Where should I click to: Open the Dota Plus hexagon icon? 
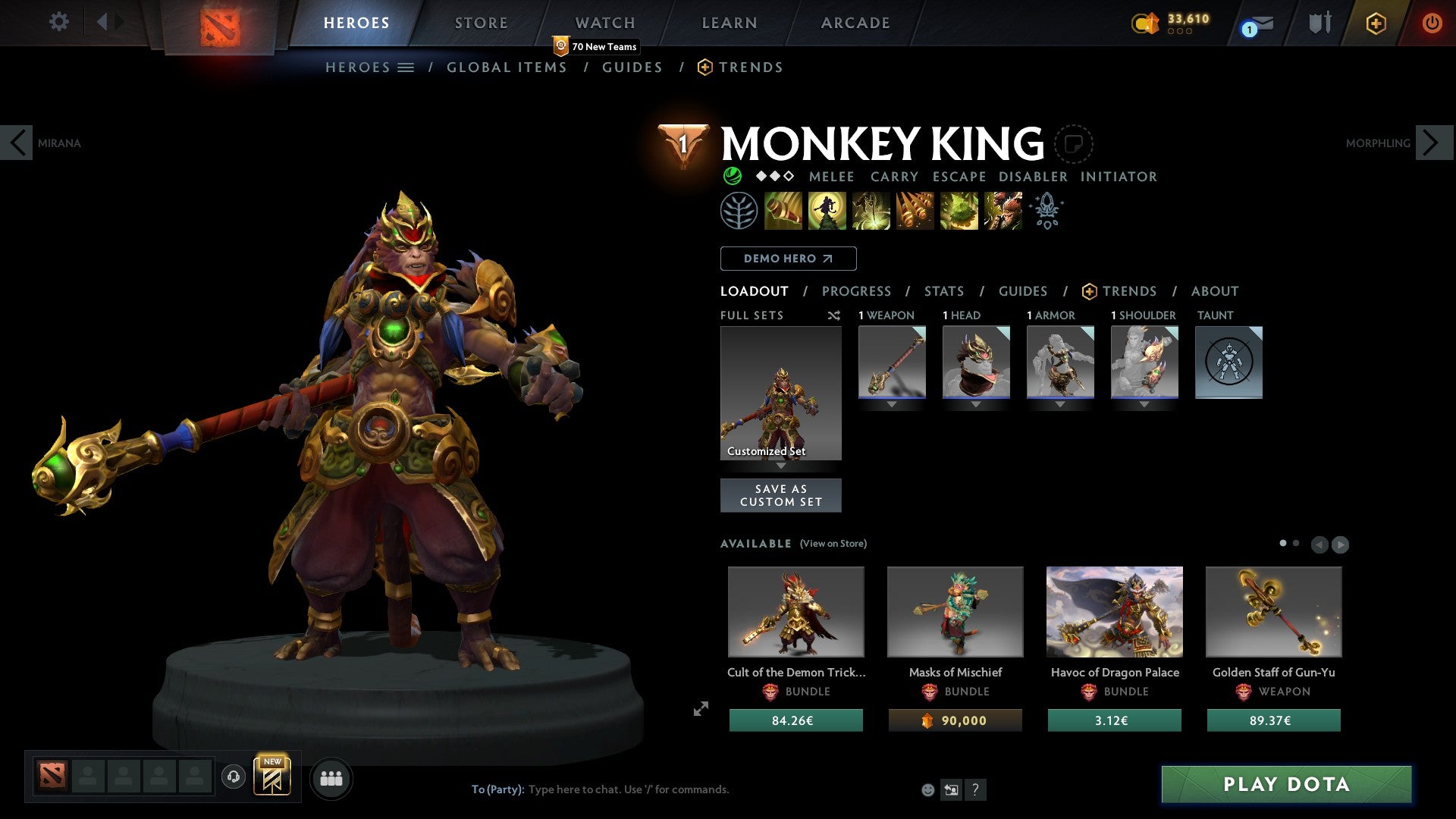point(1376,23)
